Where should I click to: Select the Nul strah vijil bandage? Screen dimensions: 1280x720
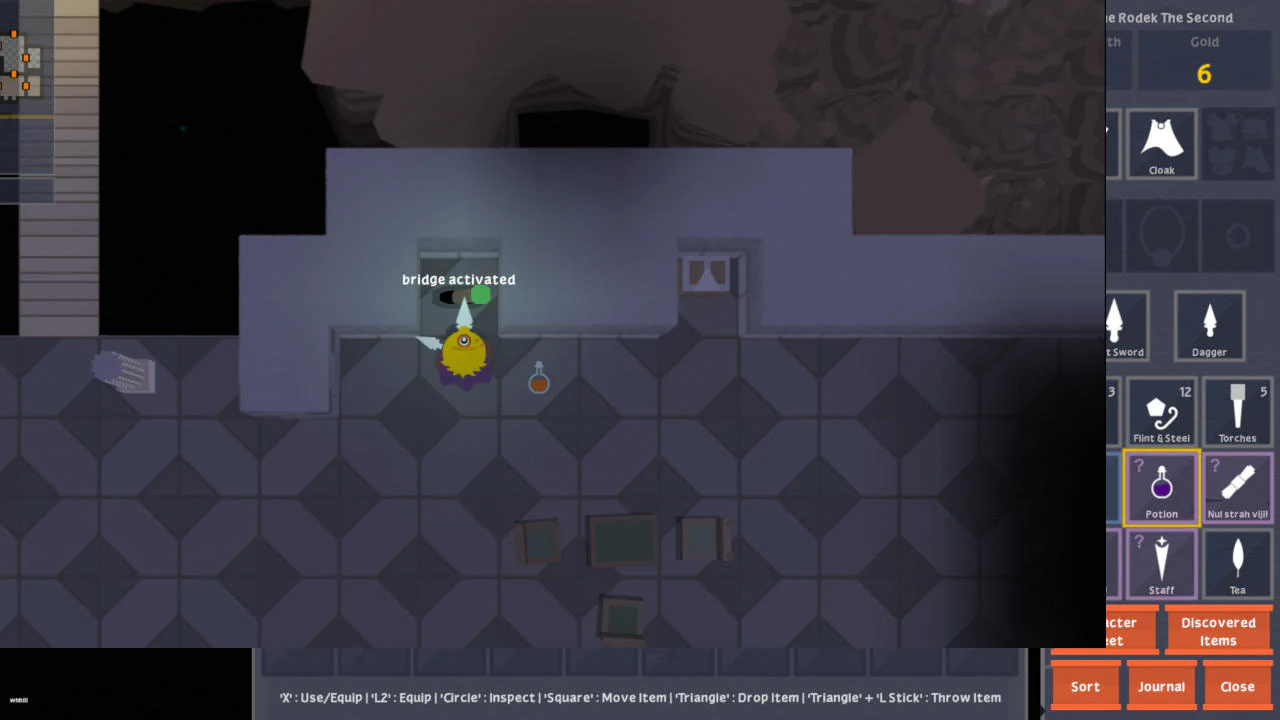(1237, 488)
